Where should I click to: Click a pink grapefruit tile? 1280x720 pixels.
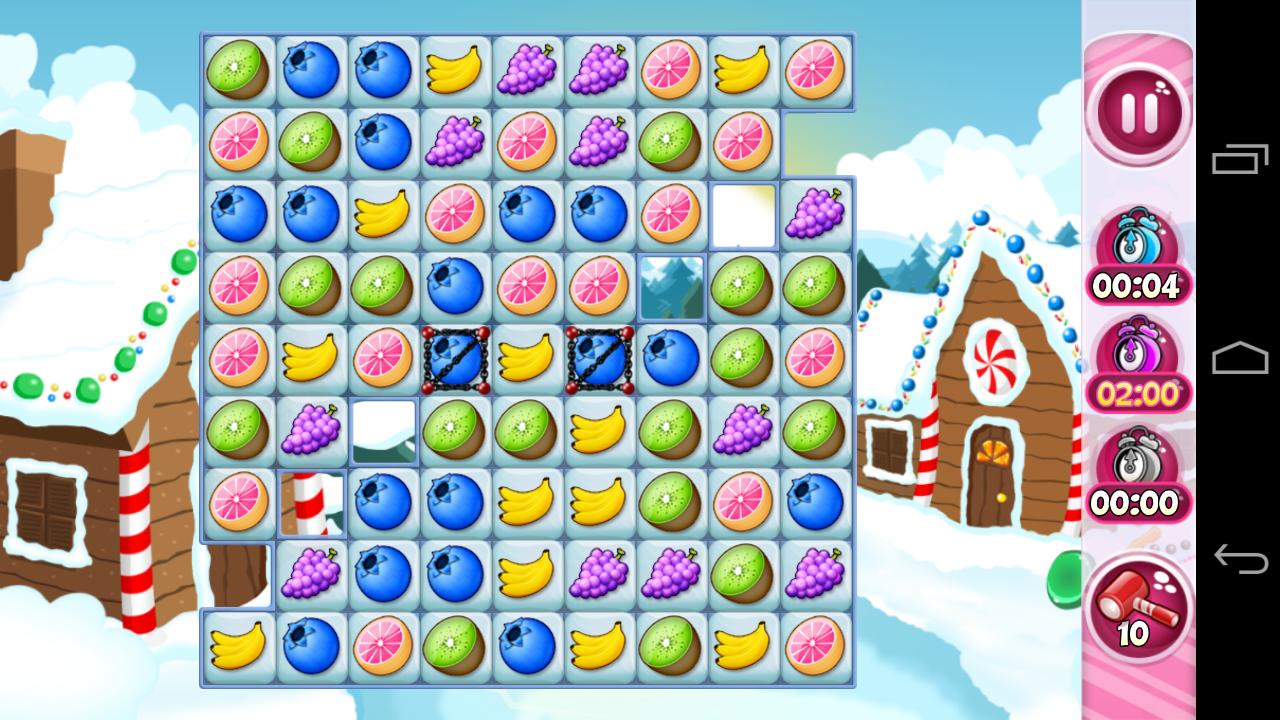click(x=671, y=68)
